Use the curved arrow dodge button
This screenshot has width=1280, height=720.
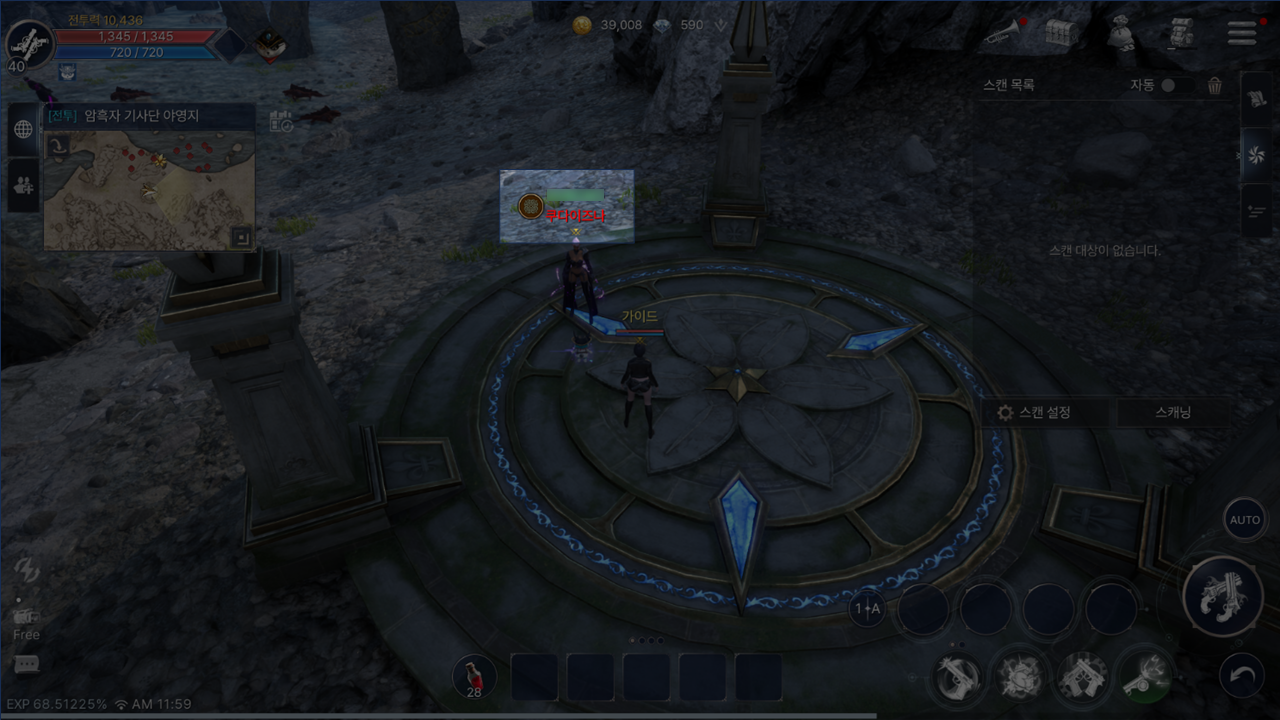pos(1242,677)
